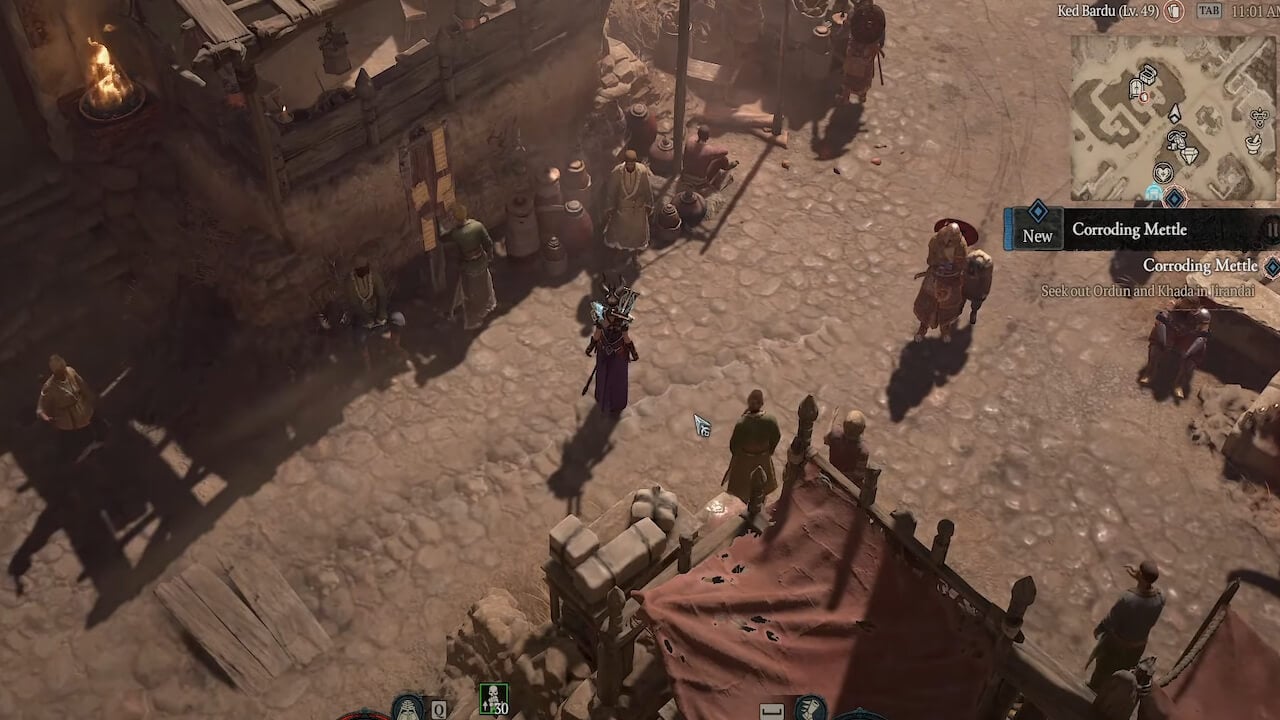The image size is (1280, 720).
Task: Select the skeleton minion skill showing 30
Action: click(x=494, y=700)
